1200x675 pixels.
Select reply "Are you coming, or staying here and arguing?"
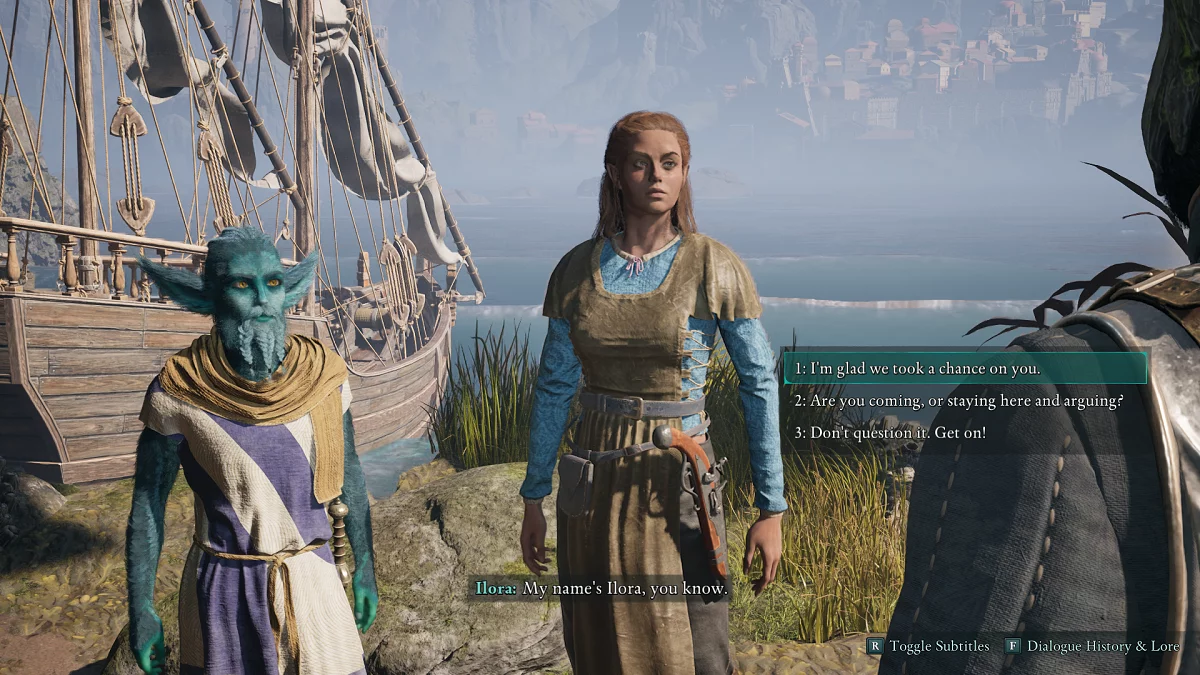point(959,401)
